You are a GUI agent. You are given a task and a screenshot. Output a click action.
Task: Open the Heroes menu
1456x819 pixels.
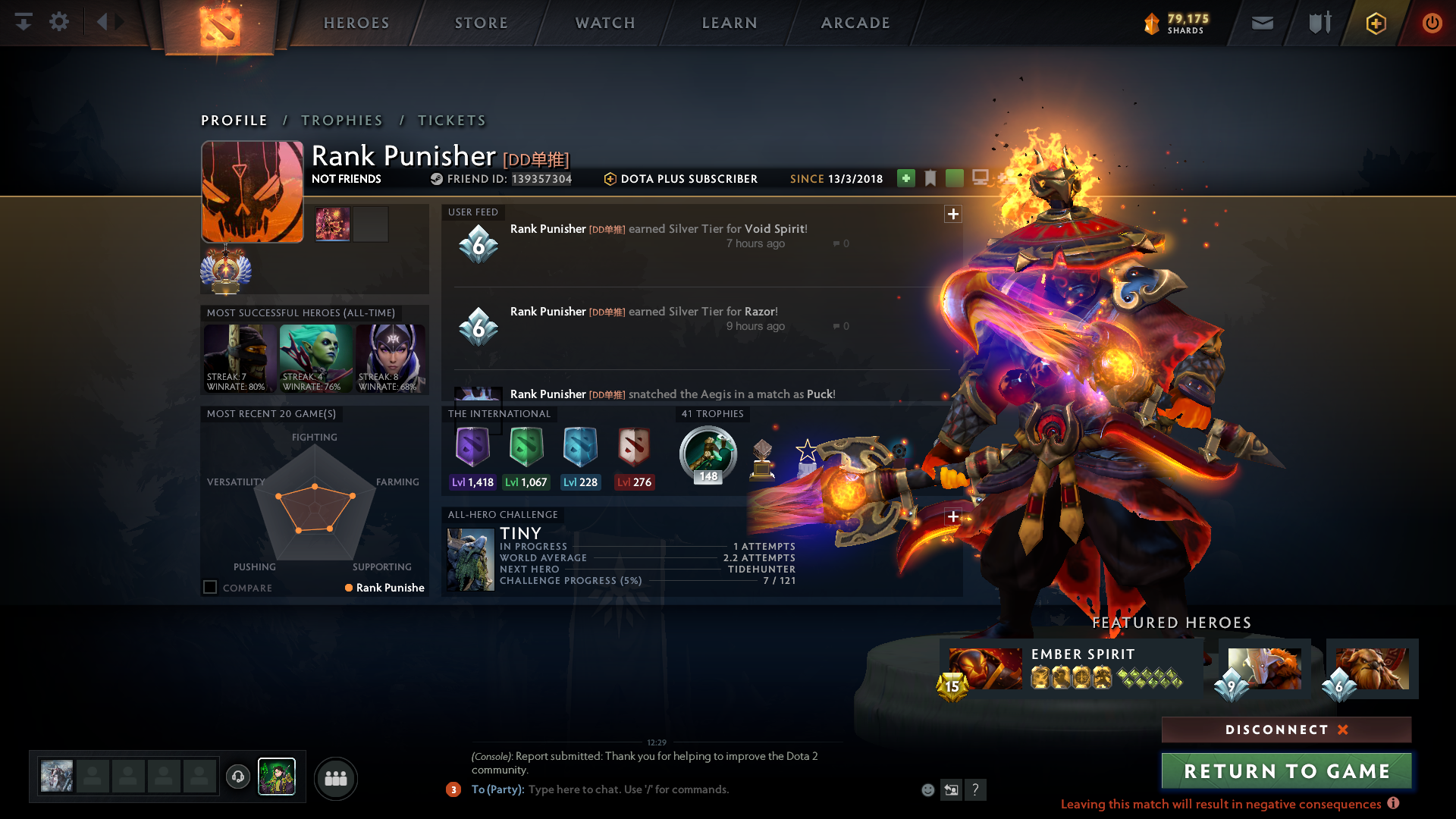[x=356, y=23]
